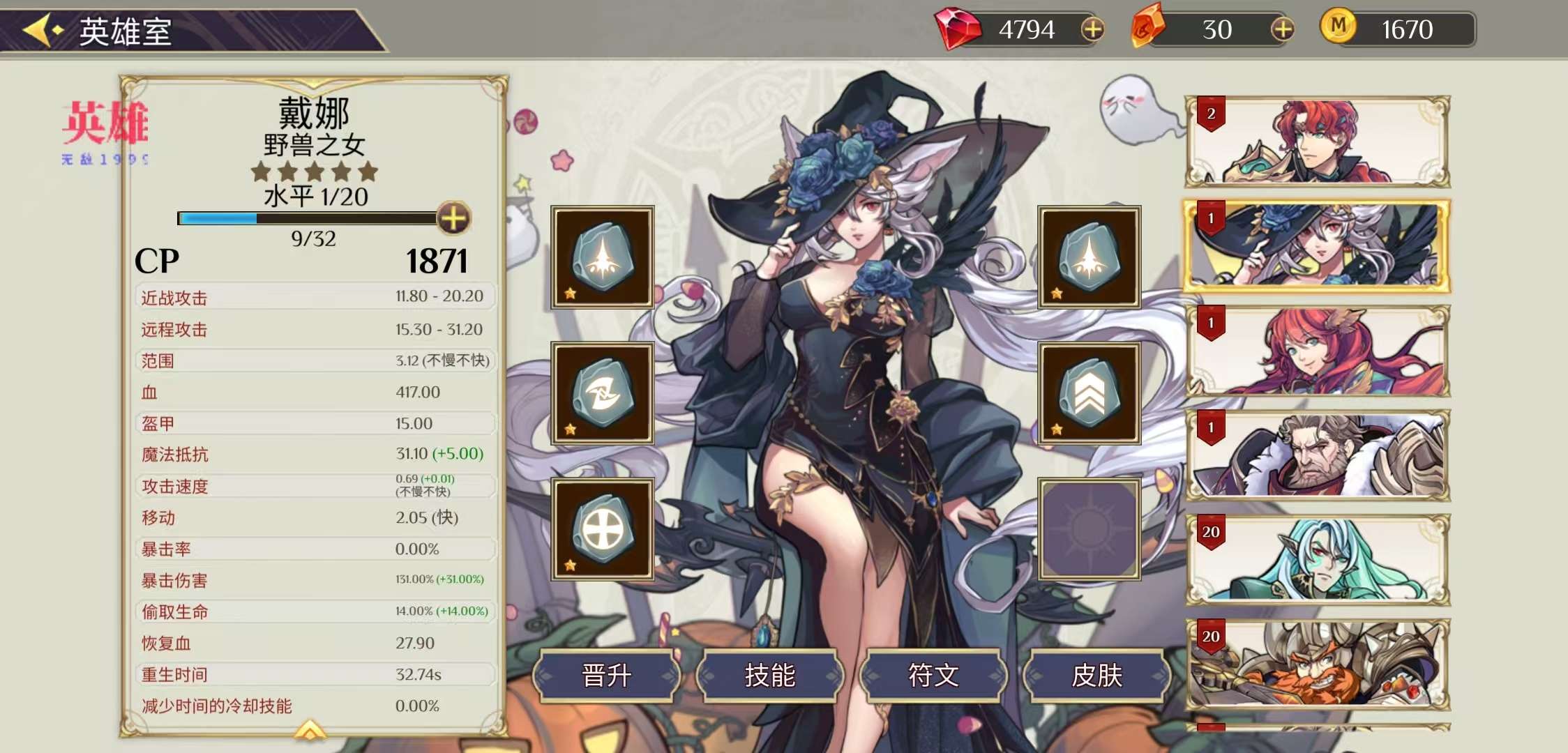Open the 晋升 promotion menu
The image size is (1568, 753).
(x=606, y=675)
